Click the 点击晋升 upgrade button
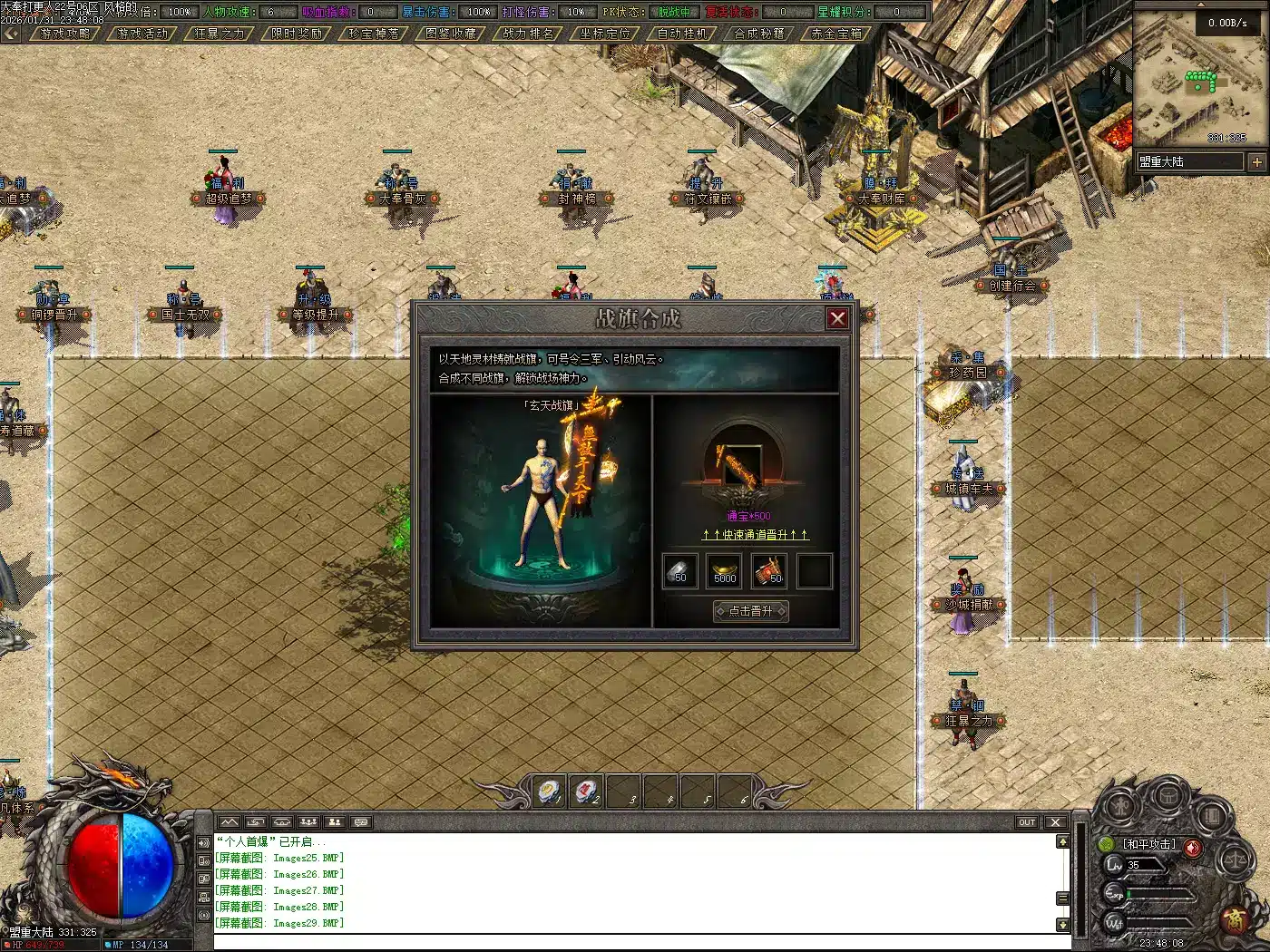 coord(751,611)
